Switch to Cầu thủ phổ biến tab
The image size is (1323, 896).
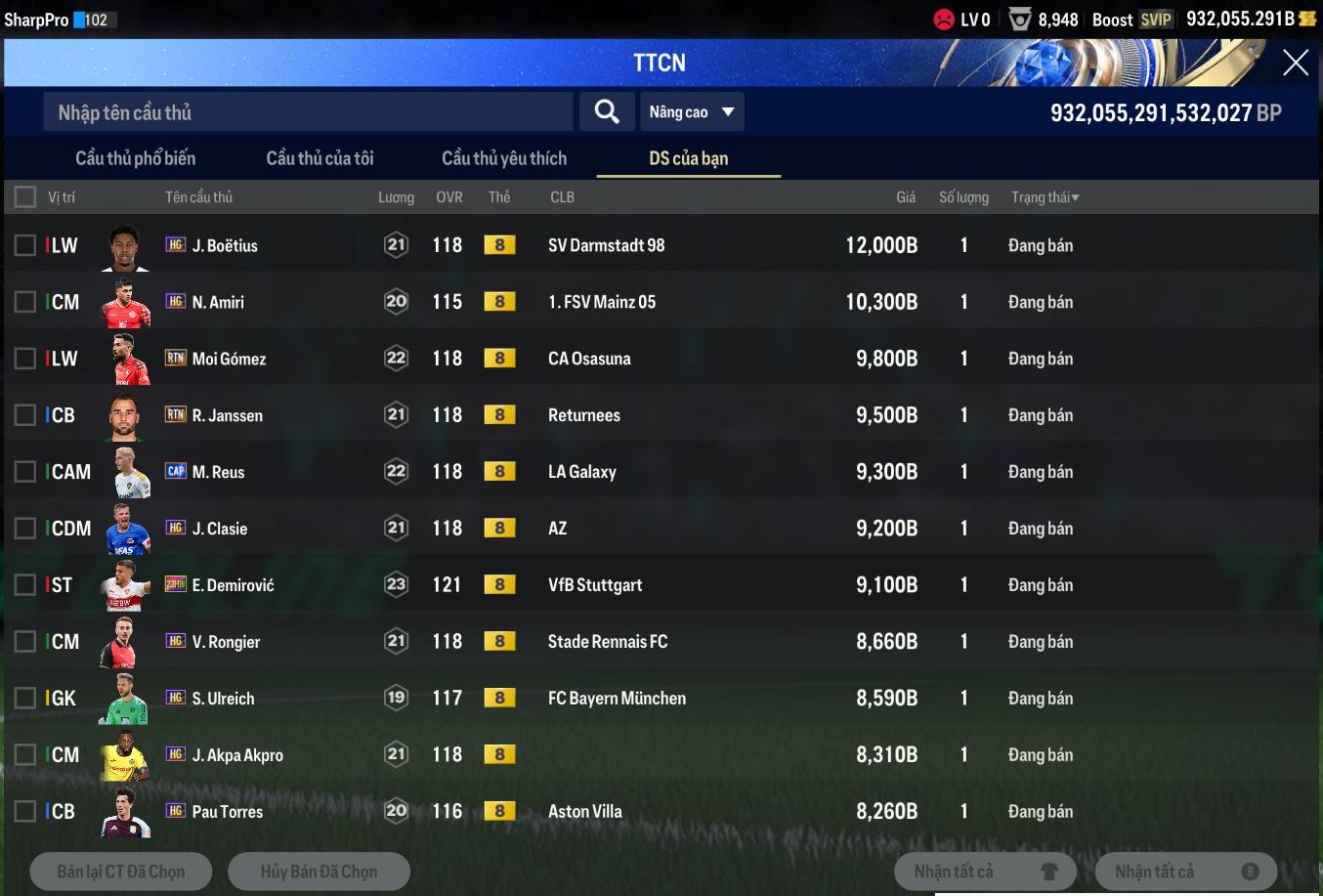[135, 158]
